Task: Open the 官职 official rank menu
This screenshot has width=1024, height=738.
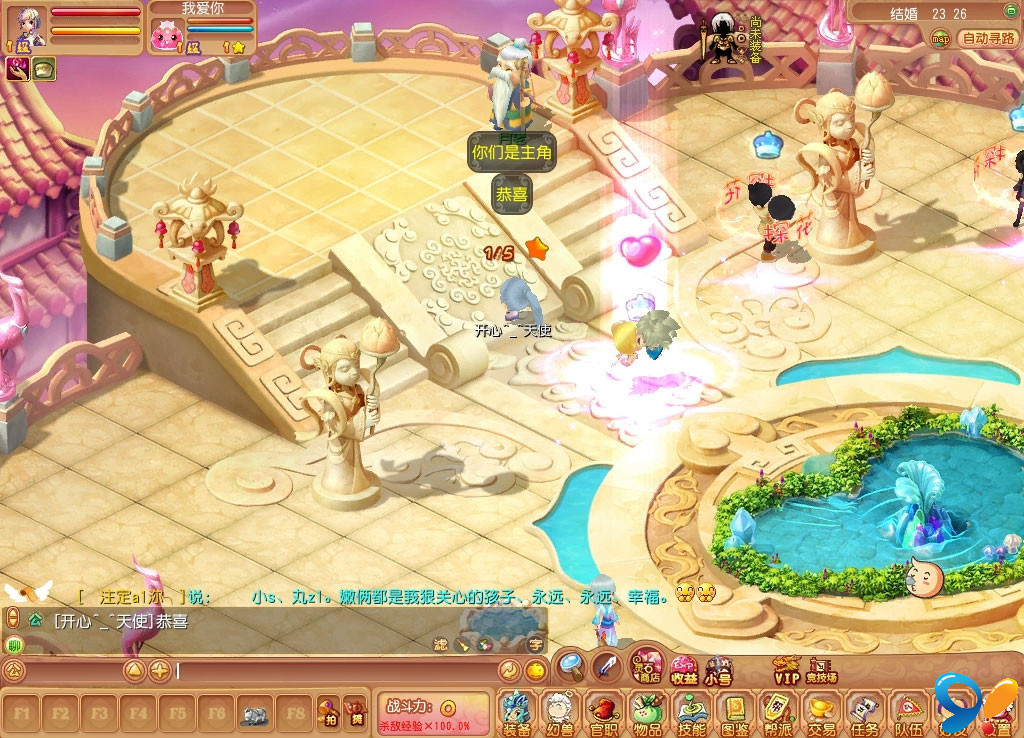Action: pos(604,712)
